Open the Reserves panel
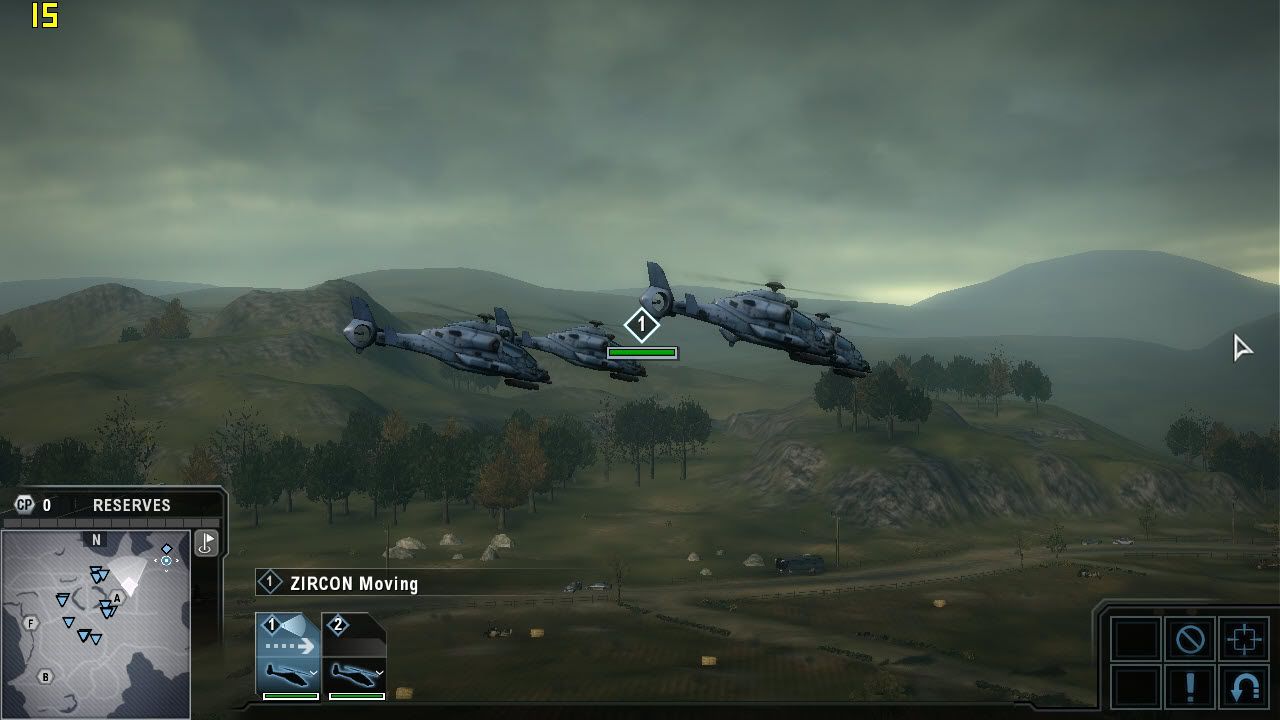Screen dimensions: 1280x720 click(x=131, y=506)
